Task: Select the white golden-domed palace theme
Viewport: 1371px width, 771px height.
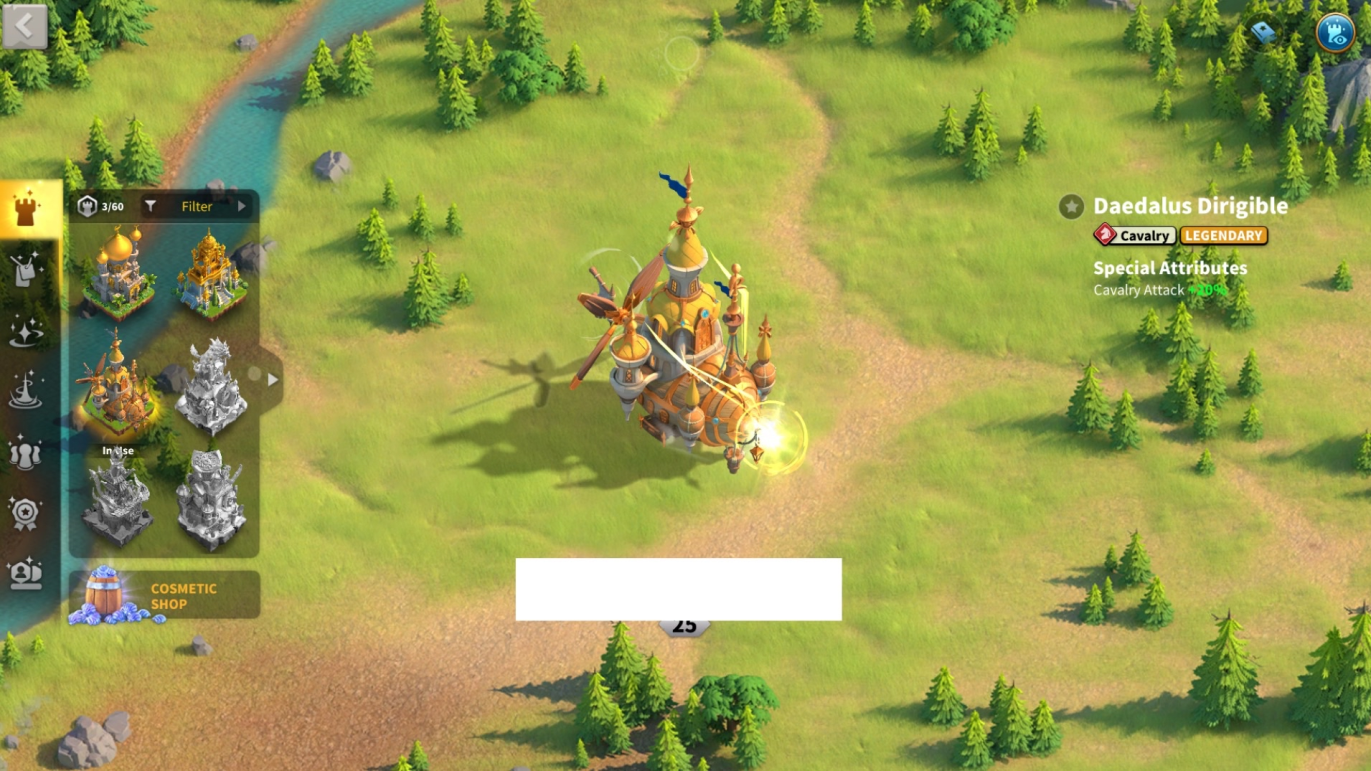Action: point(118,272)
